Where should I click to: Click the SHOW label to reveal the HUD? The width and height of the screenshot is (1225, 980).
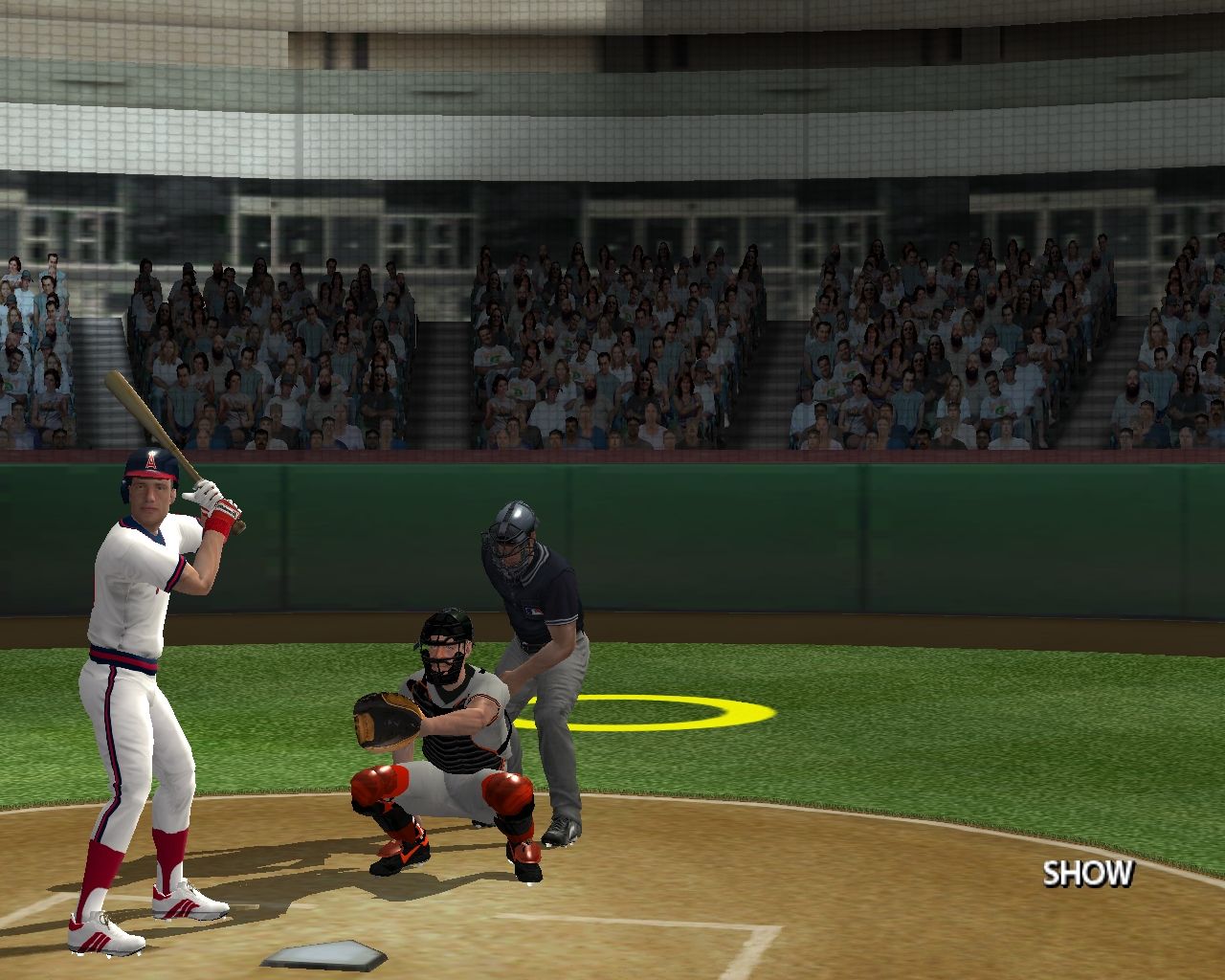click(x=1087, y=874)
